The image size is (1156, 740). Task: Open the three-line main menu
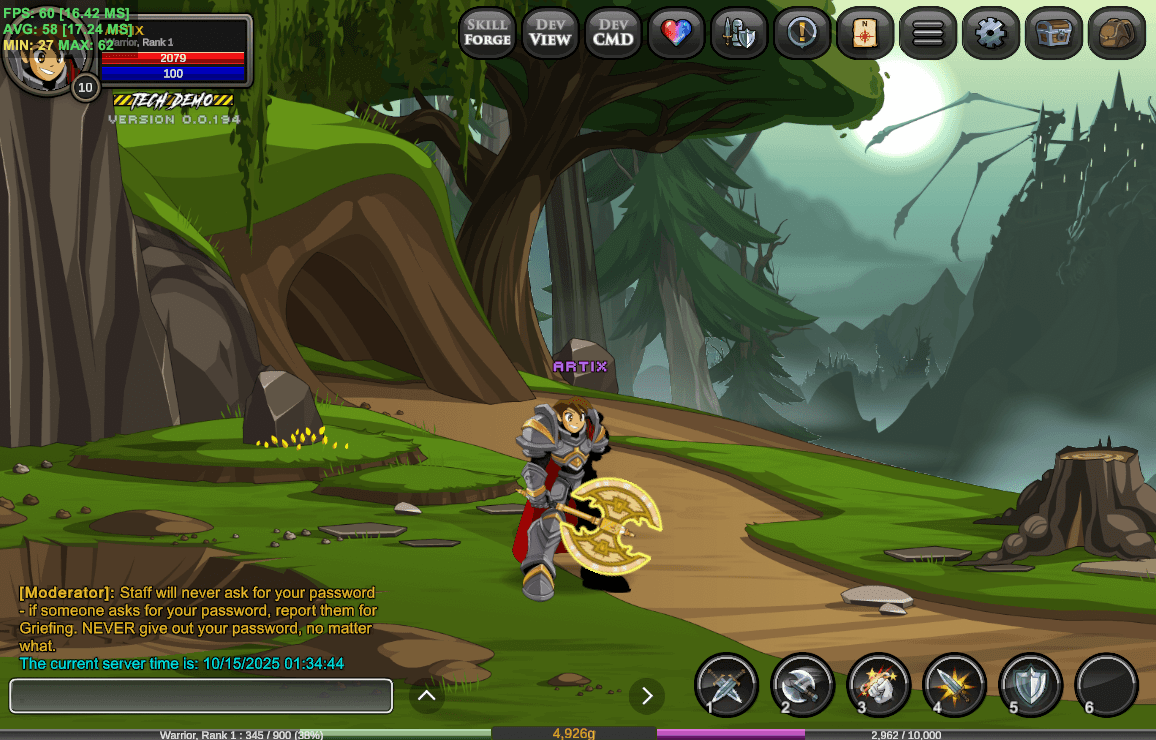tap(928, 33)
